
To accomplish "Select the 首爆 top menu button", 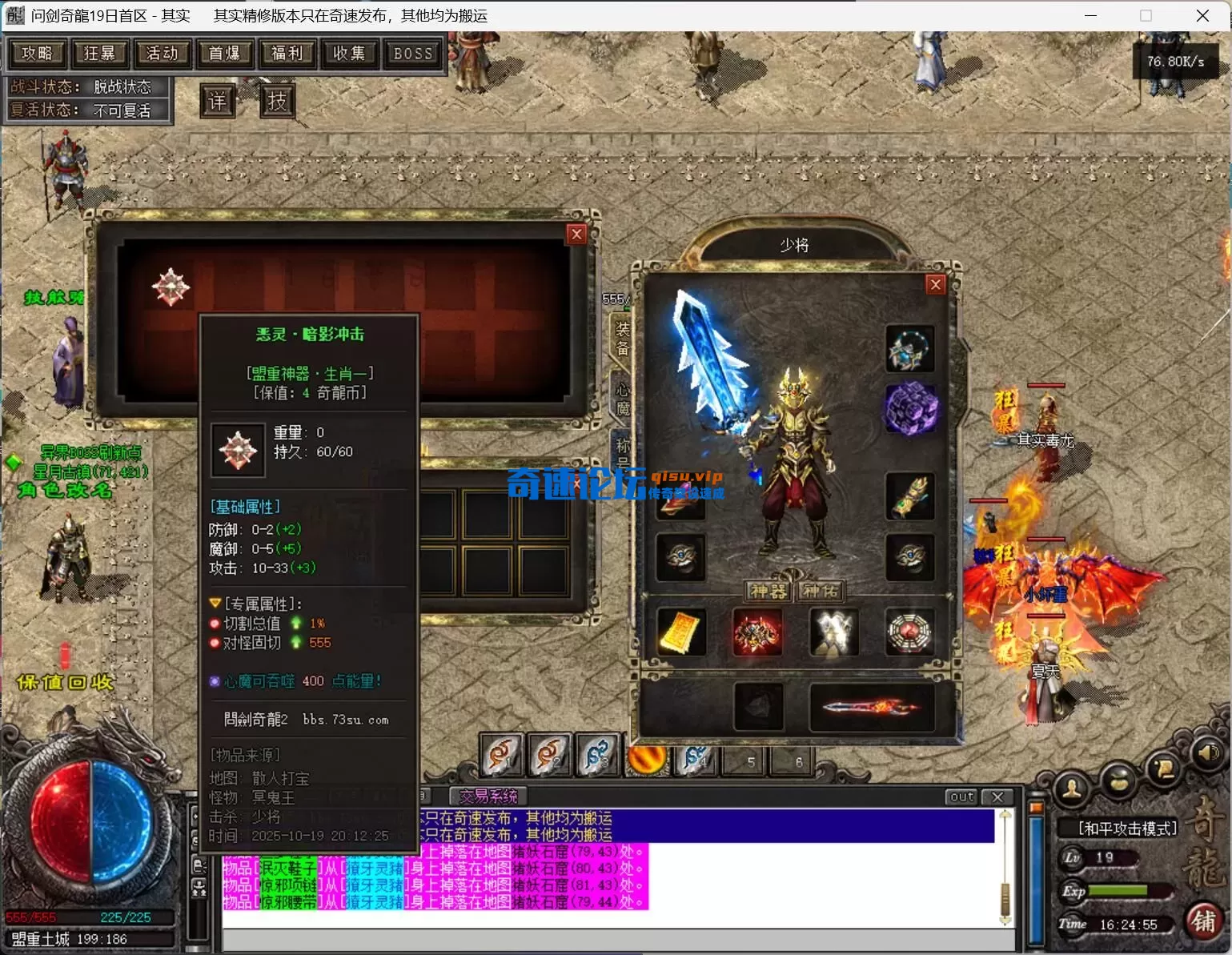I will pyautogui.click(x=224, y=54).
